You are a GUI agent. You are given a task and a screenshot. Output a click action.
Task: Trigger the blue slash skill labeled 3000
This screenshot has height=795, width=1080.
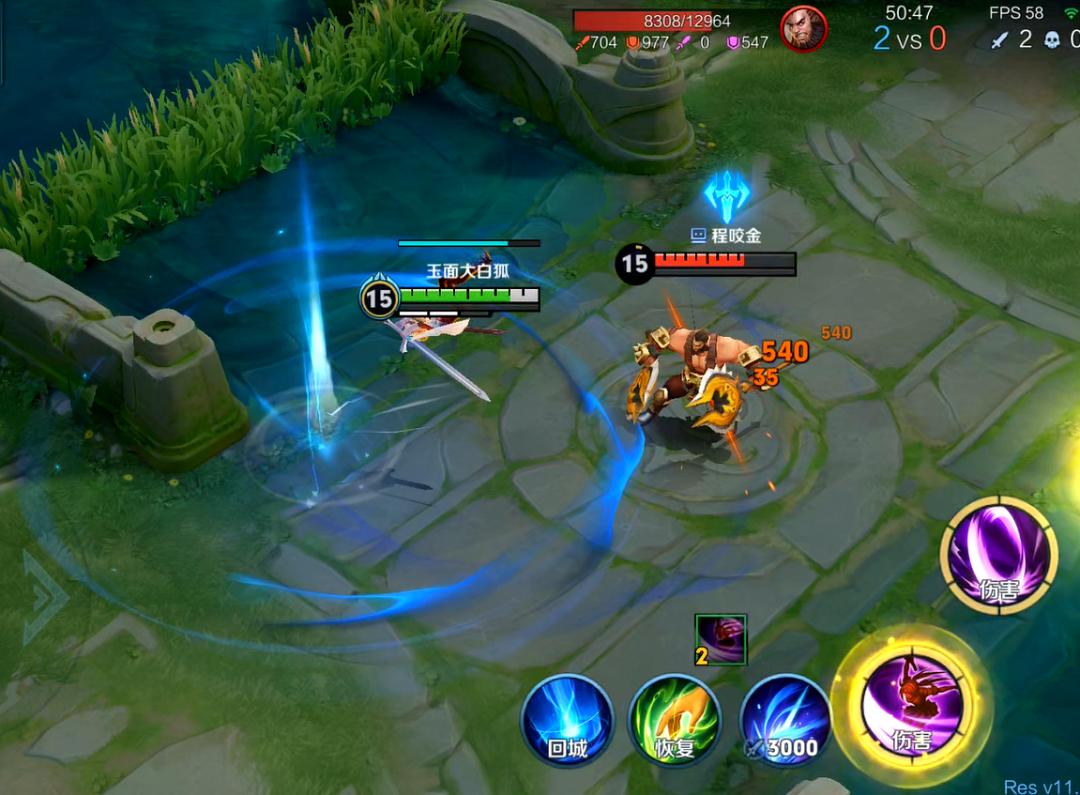pos(786,721)
